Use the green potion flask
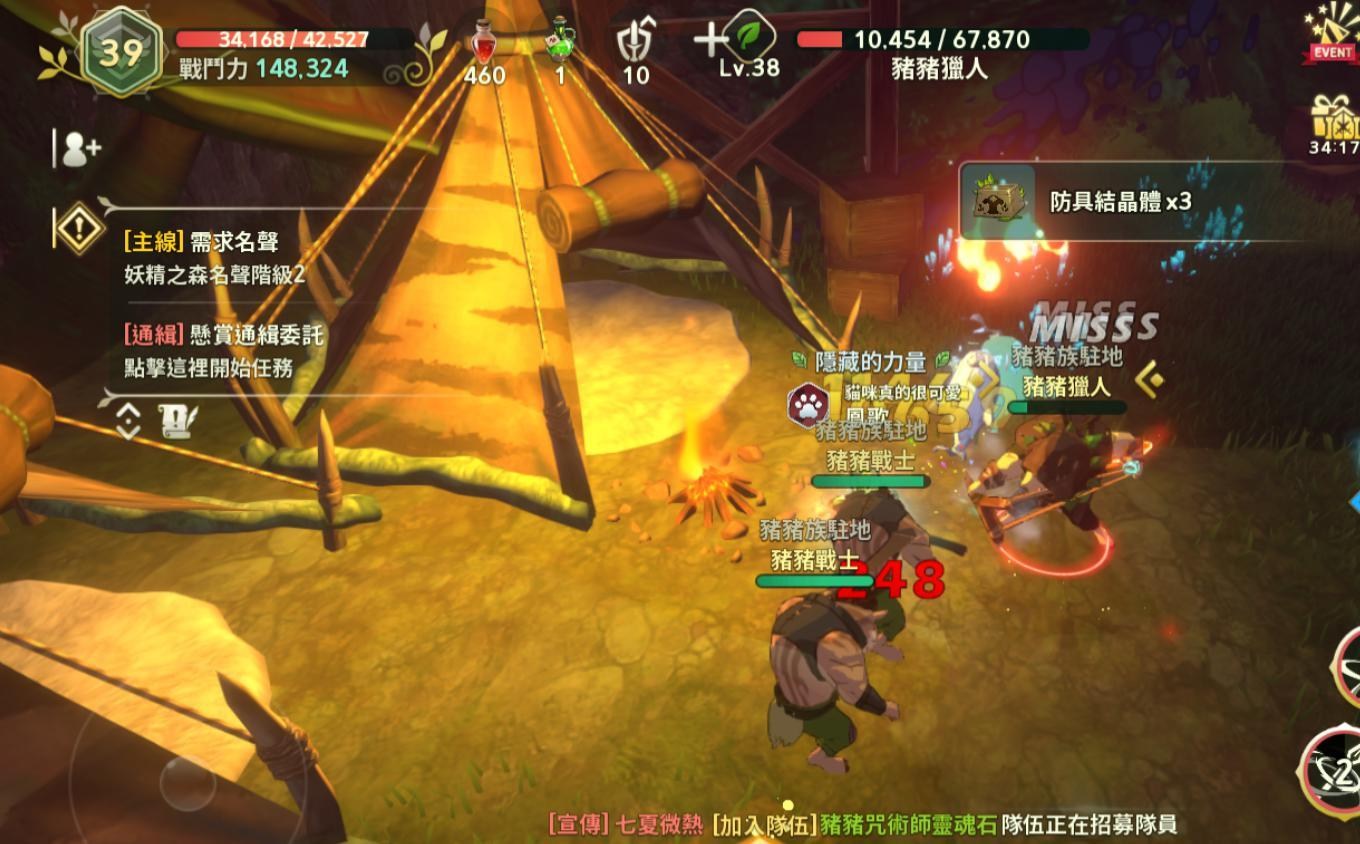The image size is (1360, 844). pyautogui.click(x=560, y=44)
